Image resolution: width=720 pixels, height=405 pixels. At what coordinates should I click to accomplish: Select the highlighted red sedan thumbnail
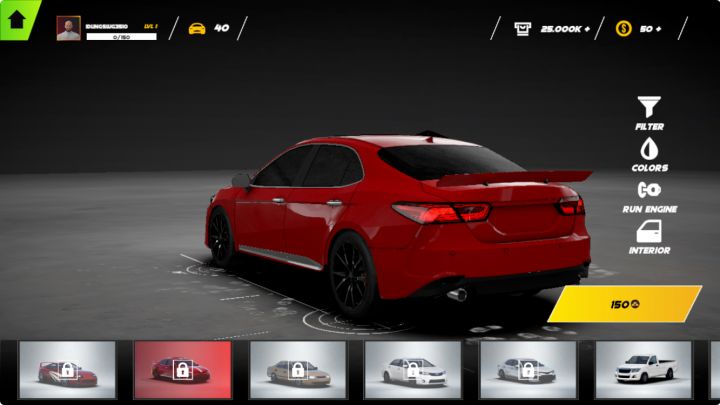(182, 370)
